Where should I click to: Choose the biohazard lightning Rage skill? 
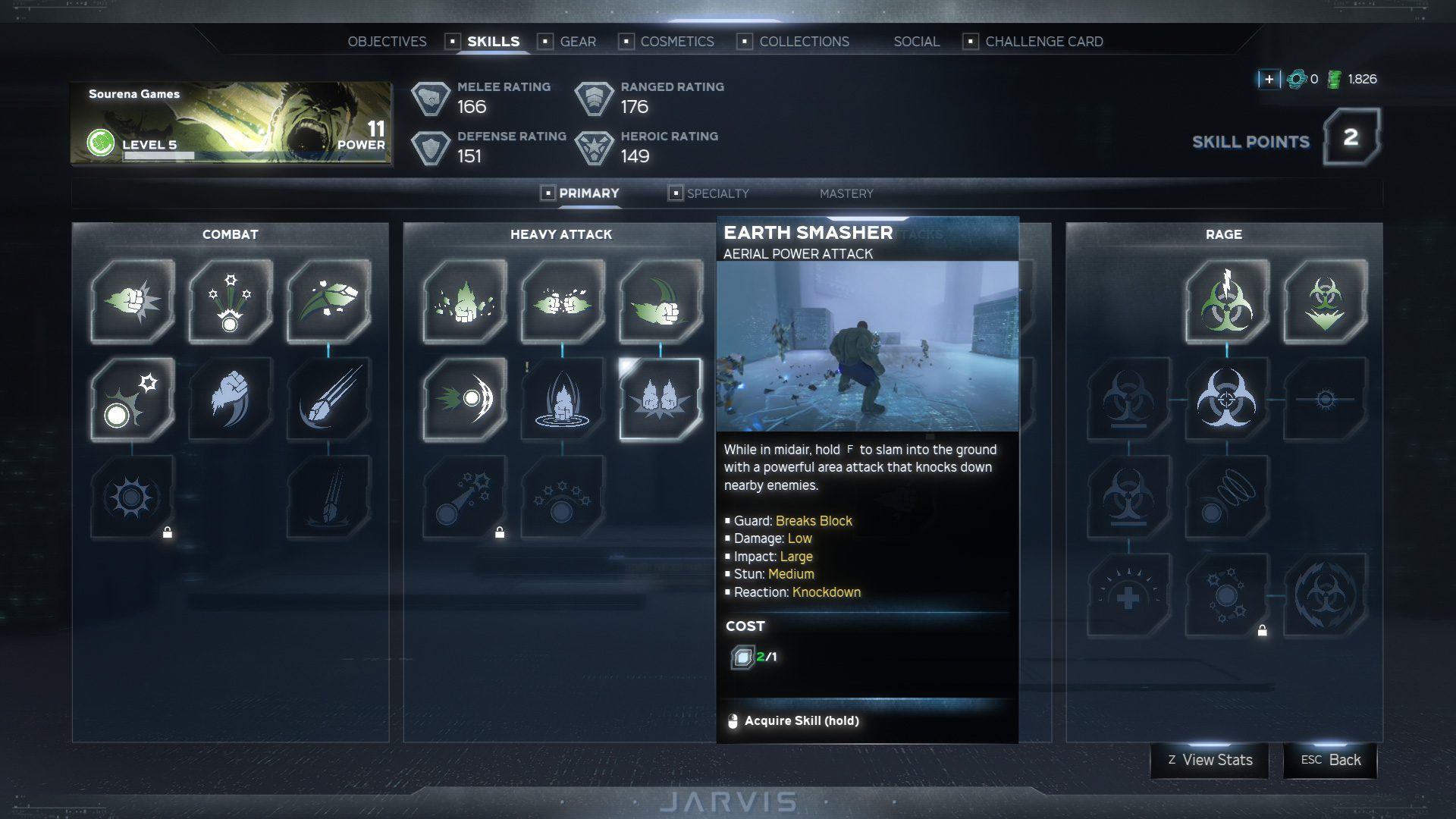1226,301
